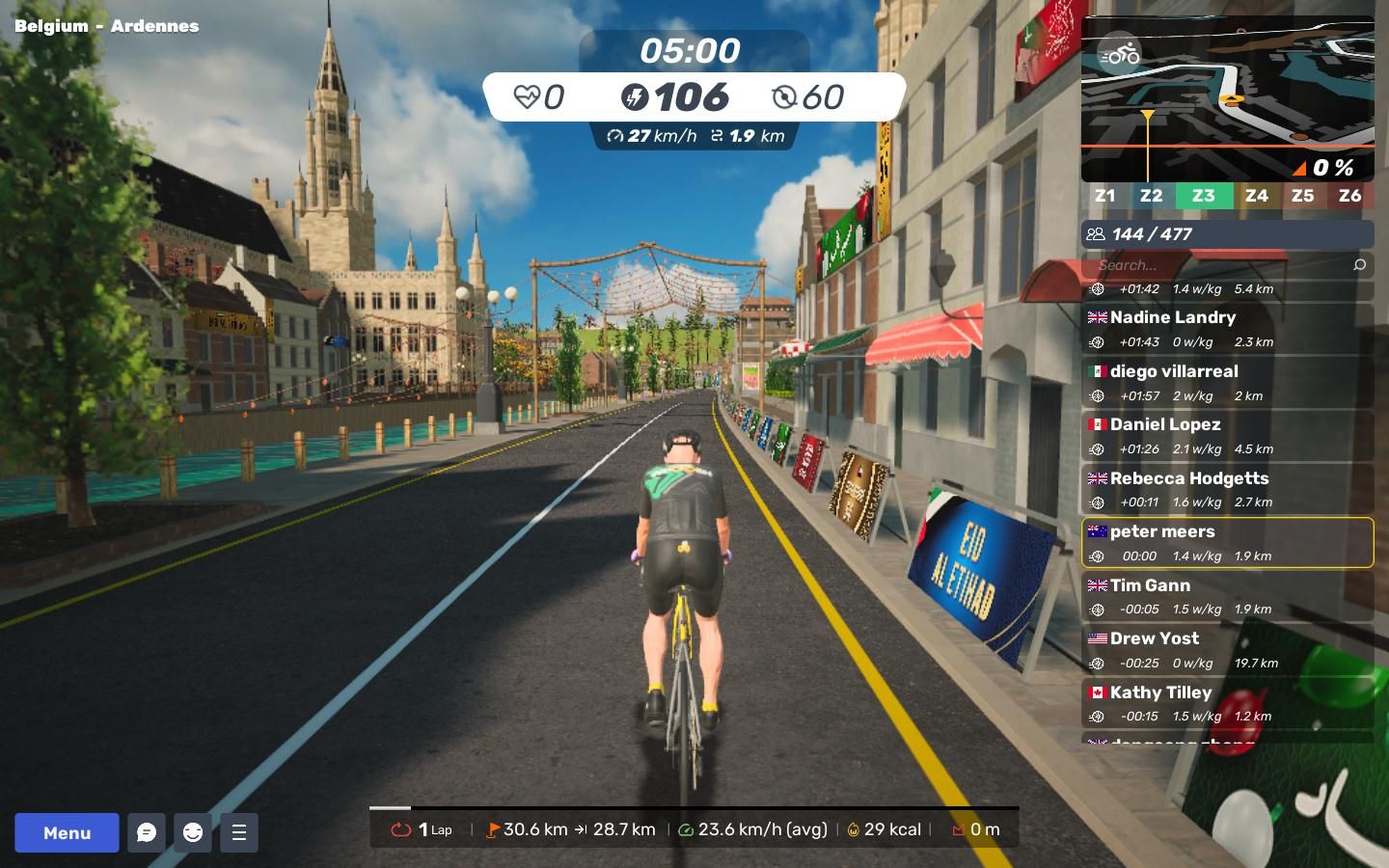Click the bike icon on minimap
The width and height of the screenshot is (1389, 868).
[x=1120, y=55]
